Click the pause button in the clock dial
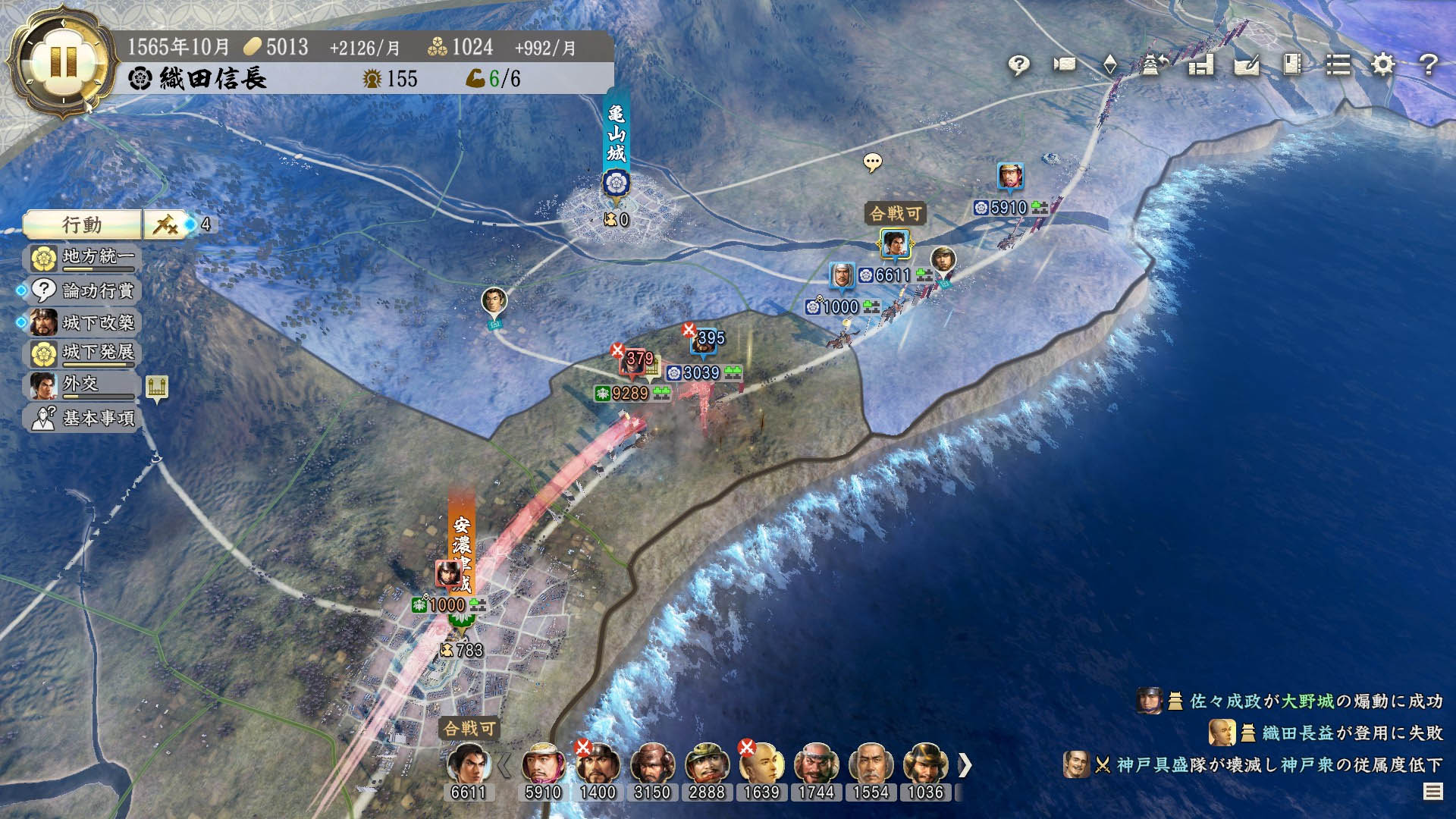This screenshot has width=1456, height=819. click(x=63, y=62)
